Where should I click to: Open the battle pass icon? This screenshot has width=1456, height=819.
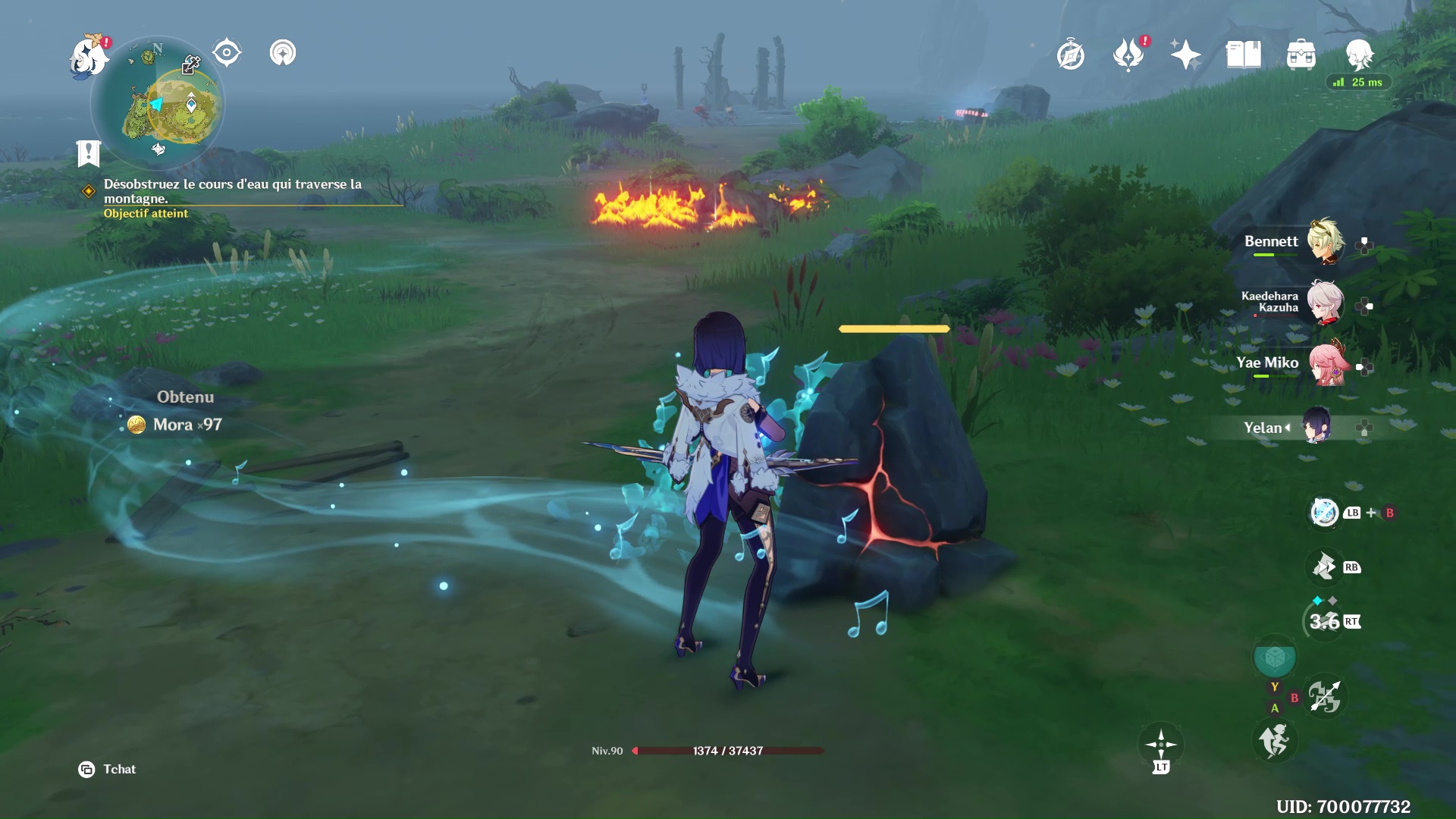pos(1128,55)
